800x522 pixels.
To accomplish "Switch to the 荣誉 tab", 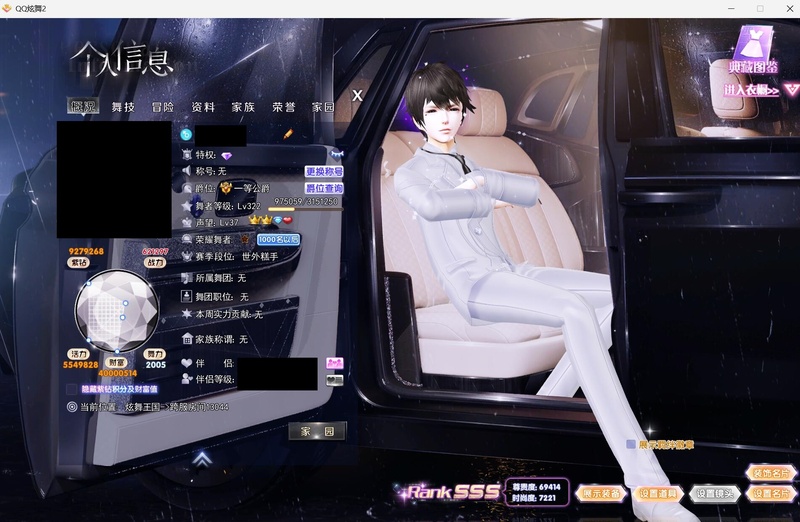I will coord(284,106).
